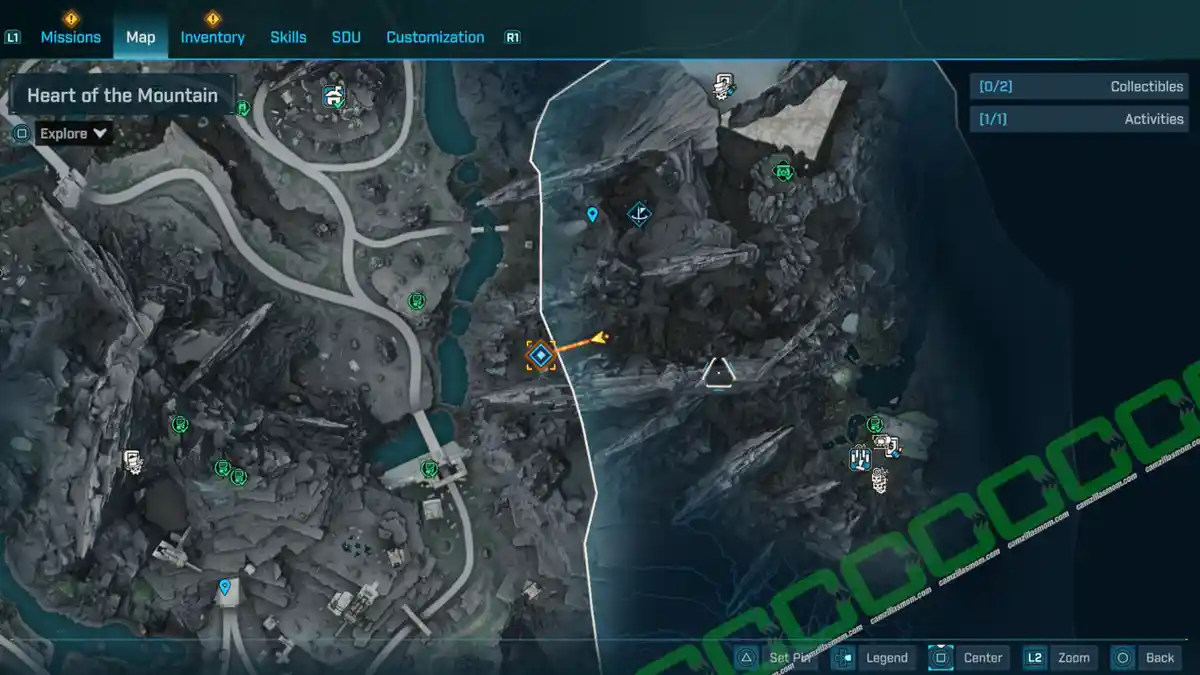This screenshot has height=675, width=1200.
Task: Open the SDU tab
Action: click(x=346, y=37)
